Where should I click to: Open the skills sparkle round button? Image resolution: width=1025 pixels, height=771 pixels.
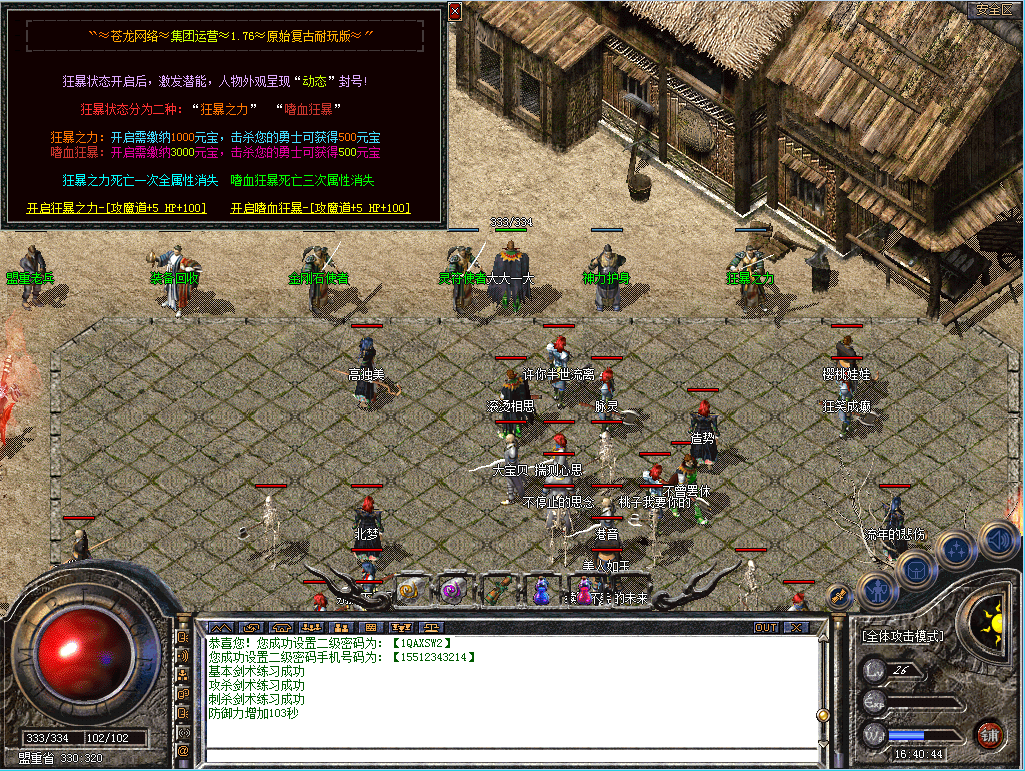coord(957,548)
